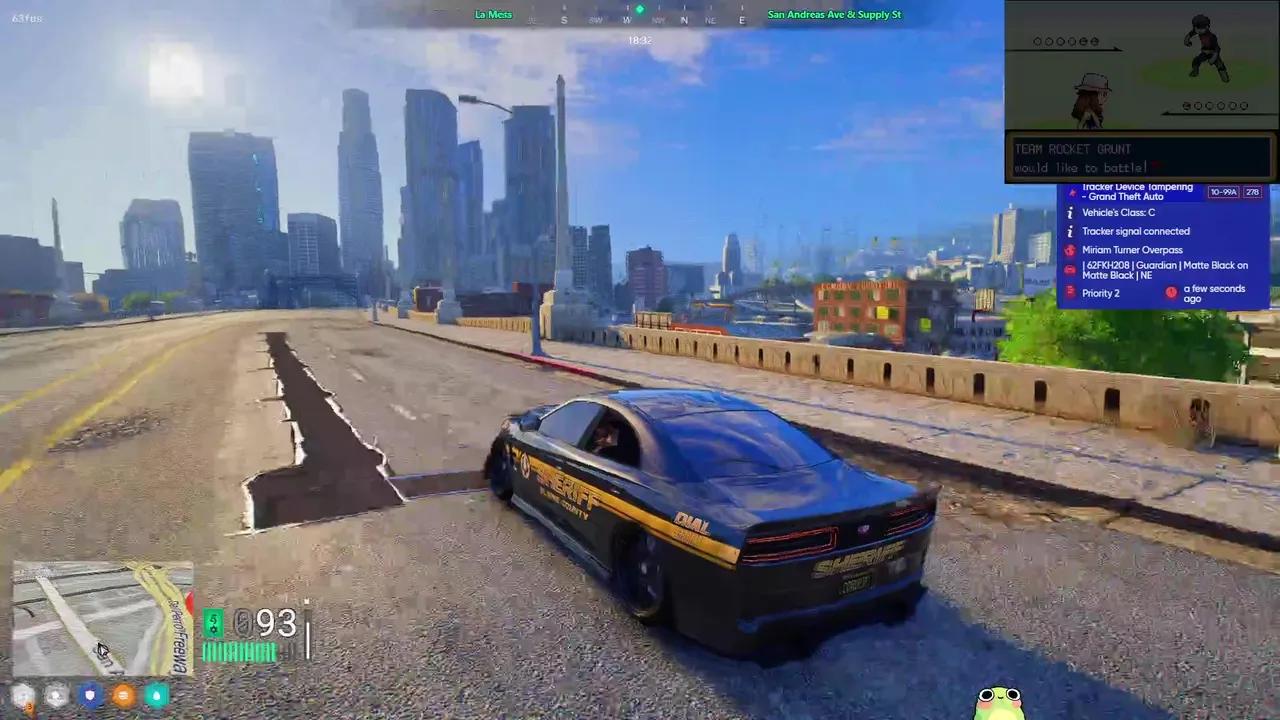Select the La Mesa zone label
1280x720 pixels.
coord(493,14)
